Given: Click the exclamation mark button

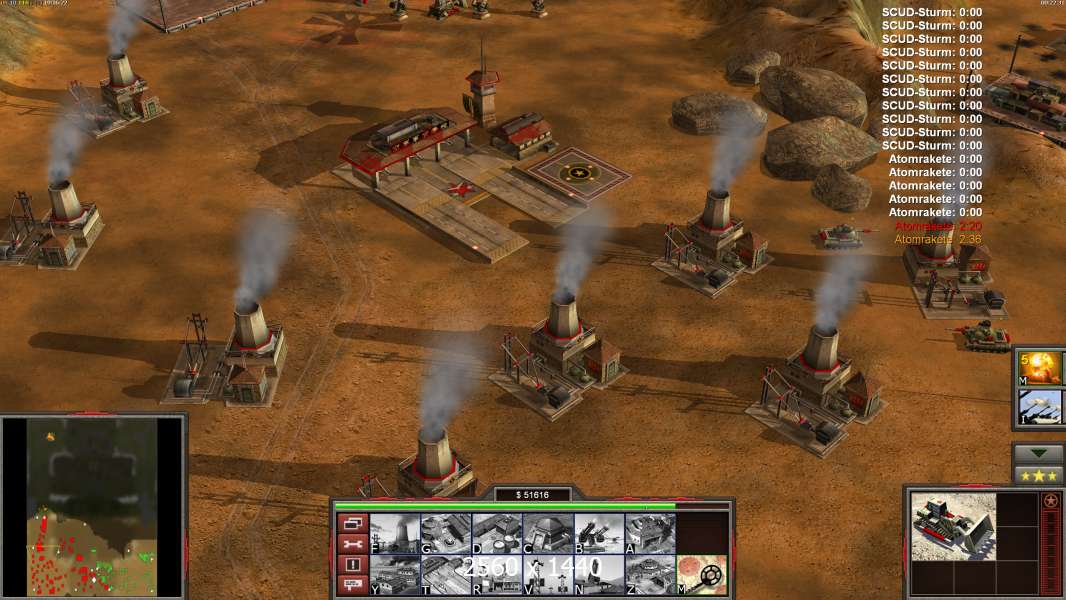Looking at the screenshot, I should 352,565.
